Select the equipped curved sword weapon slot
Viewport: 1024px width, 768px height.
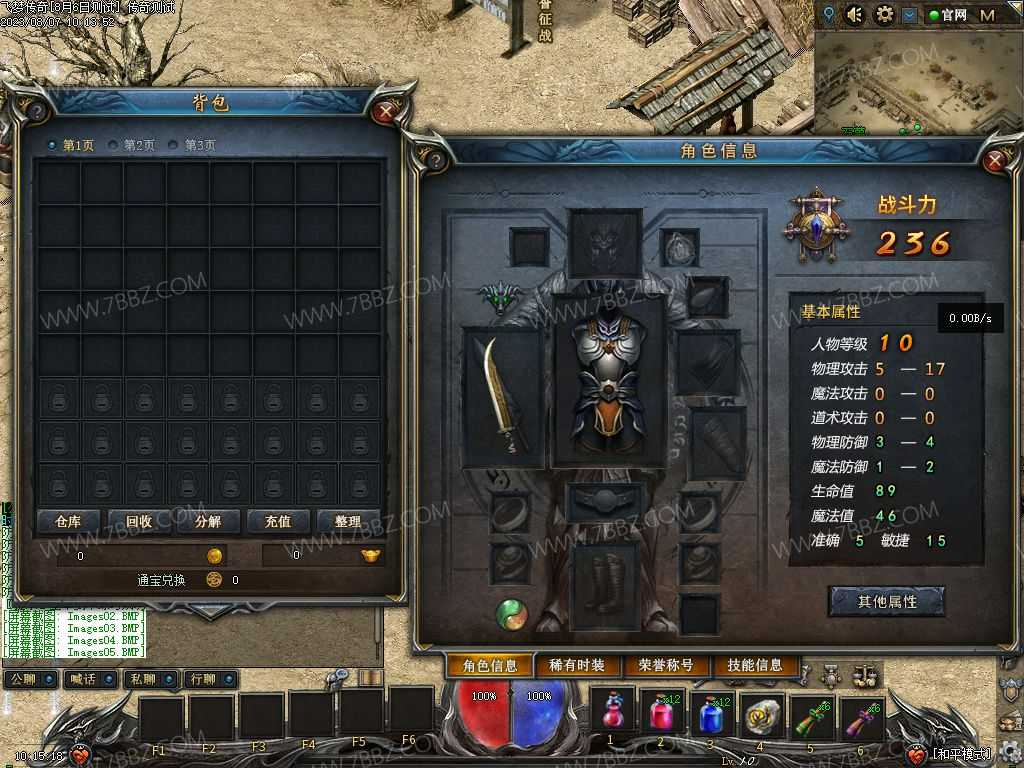pos(503,396)
